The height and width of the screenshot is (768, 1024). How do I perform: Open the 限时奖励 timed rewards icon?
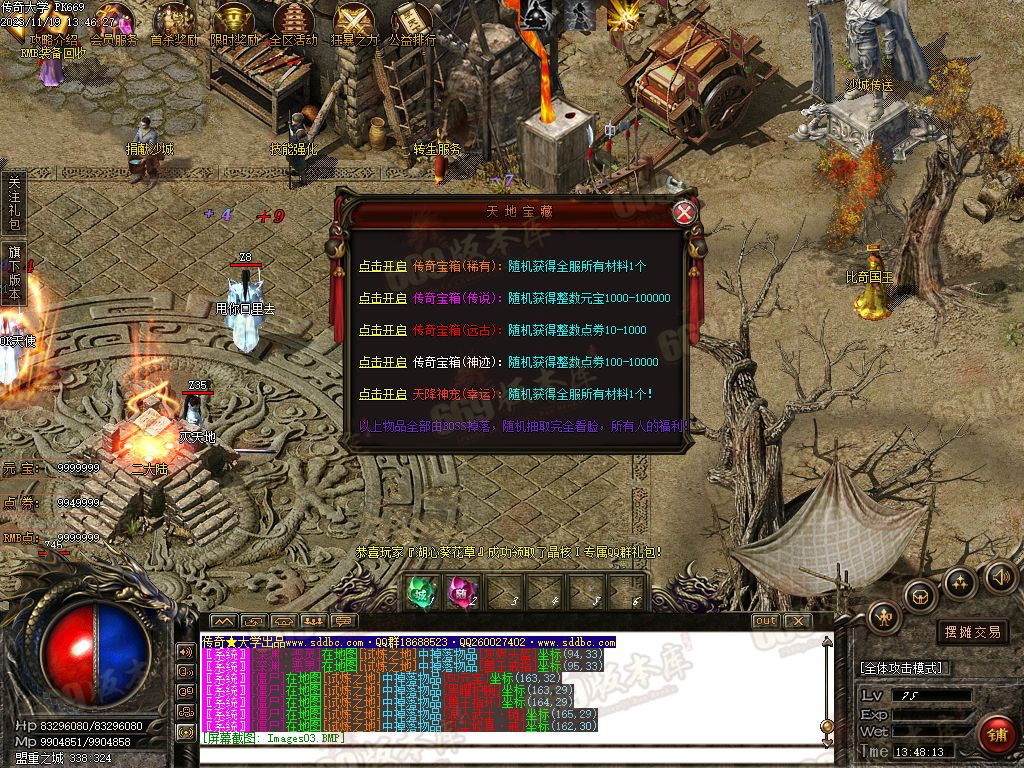233,24
